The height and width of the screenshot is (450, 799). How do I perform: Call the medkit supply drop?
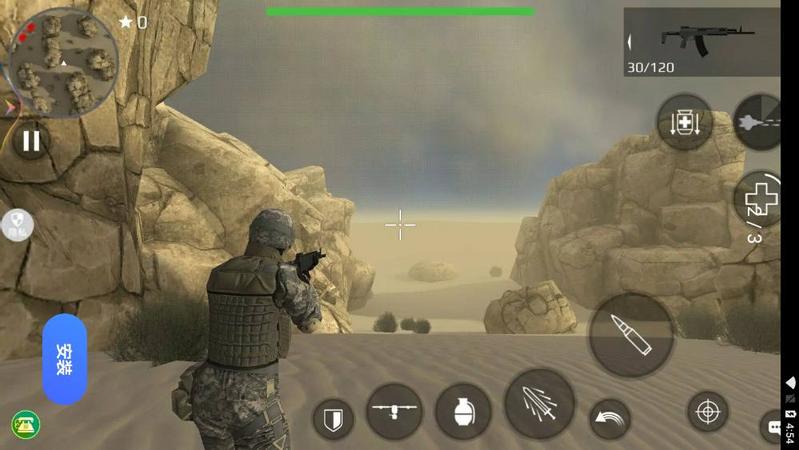click(x=684, y=123)
